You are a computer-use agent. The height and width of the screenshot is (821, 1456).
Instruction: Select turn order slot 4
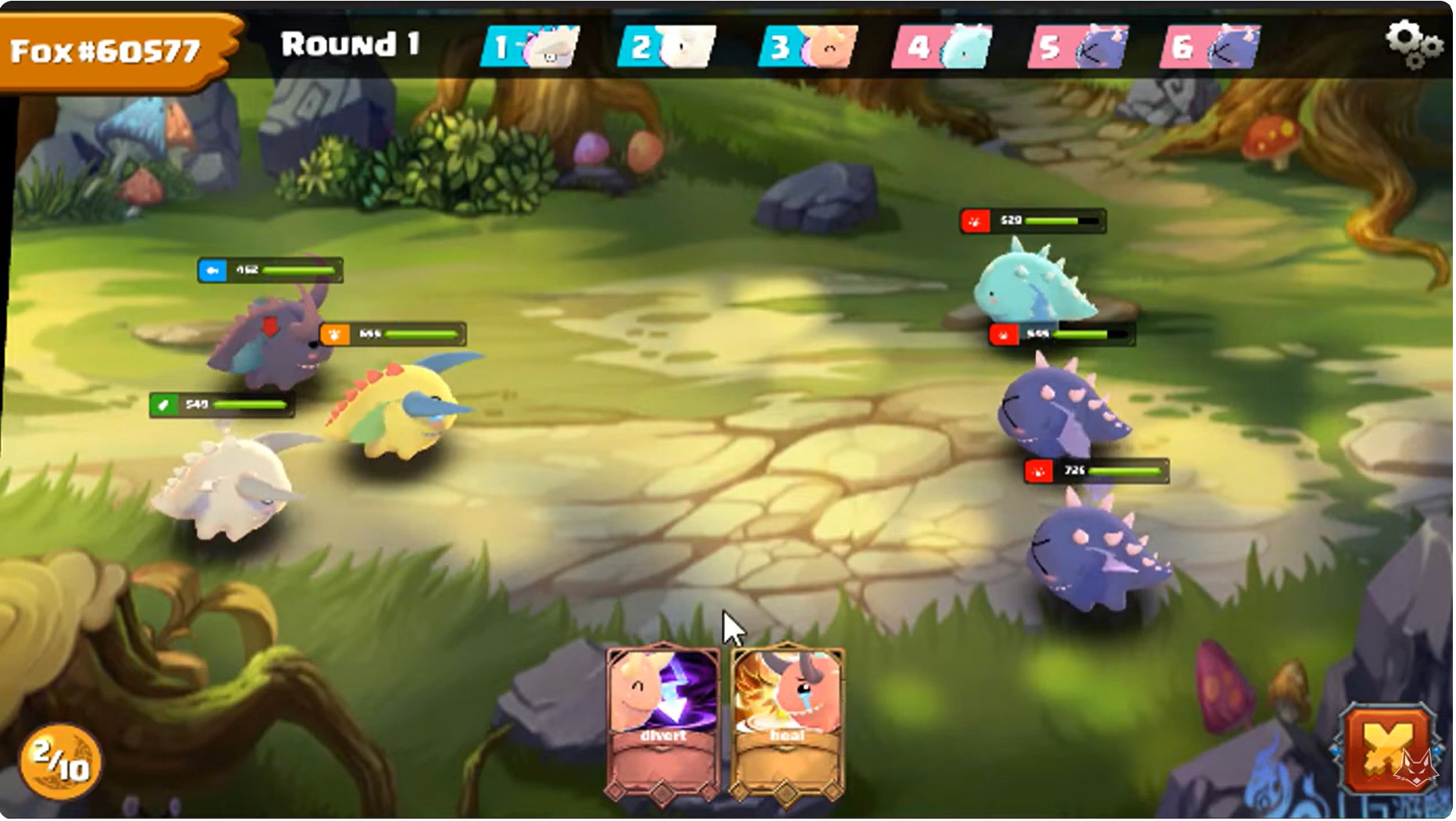click(x=942, y=47)
